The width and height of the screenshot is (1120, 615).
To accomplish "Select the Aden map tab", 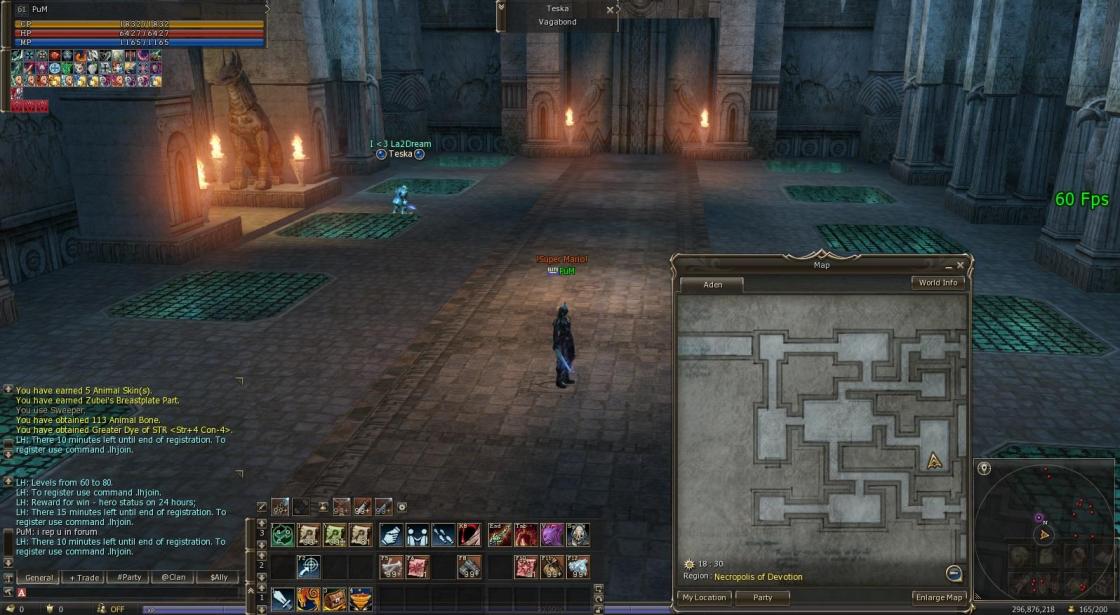I will tap(712, 285).
